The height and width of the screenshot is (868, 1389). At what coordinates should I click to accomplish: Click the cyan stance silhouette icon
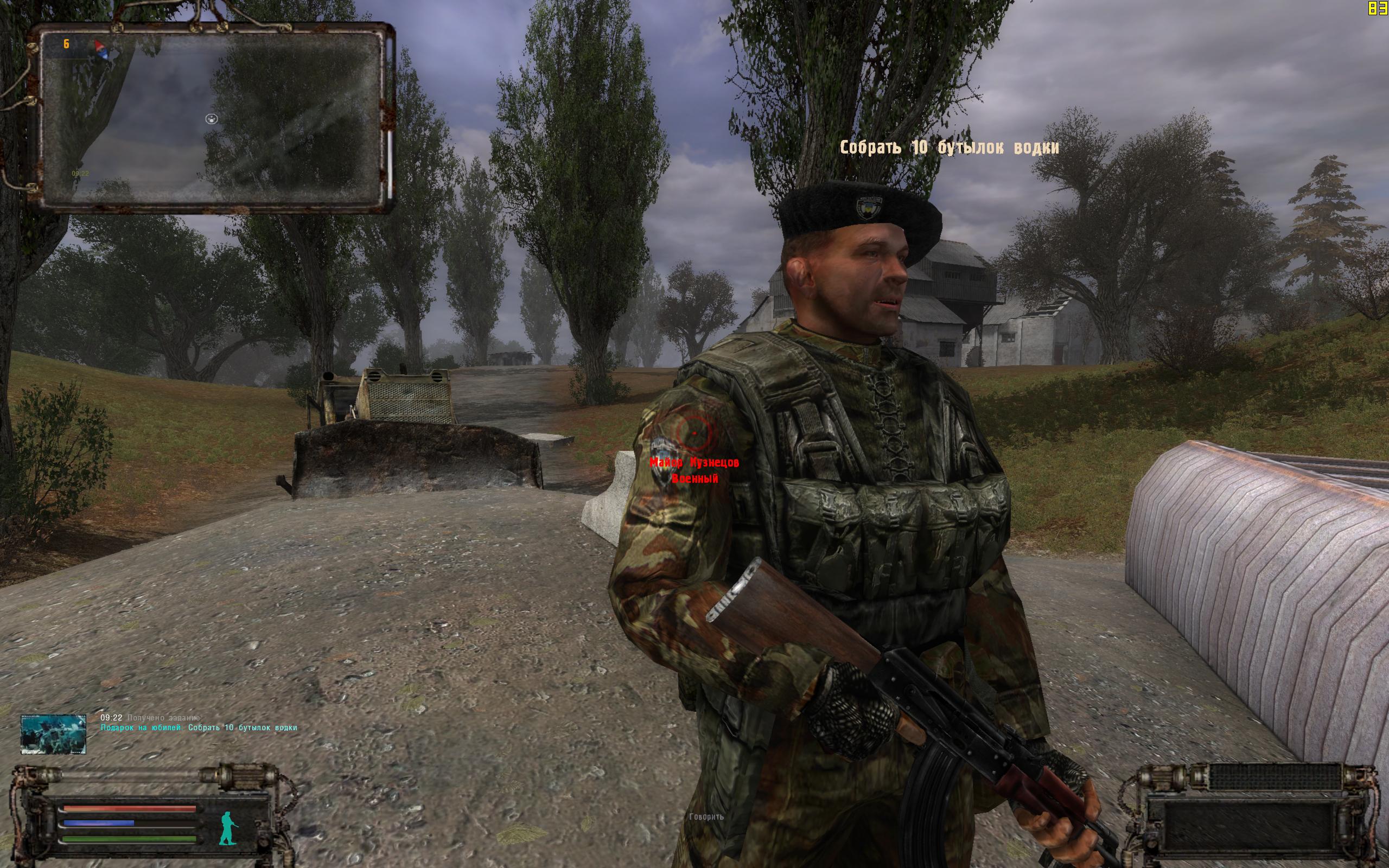click(228, 828)
